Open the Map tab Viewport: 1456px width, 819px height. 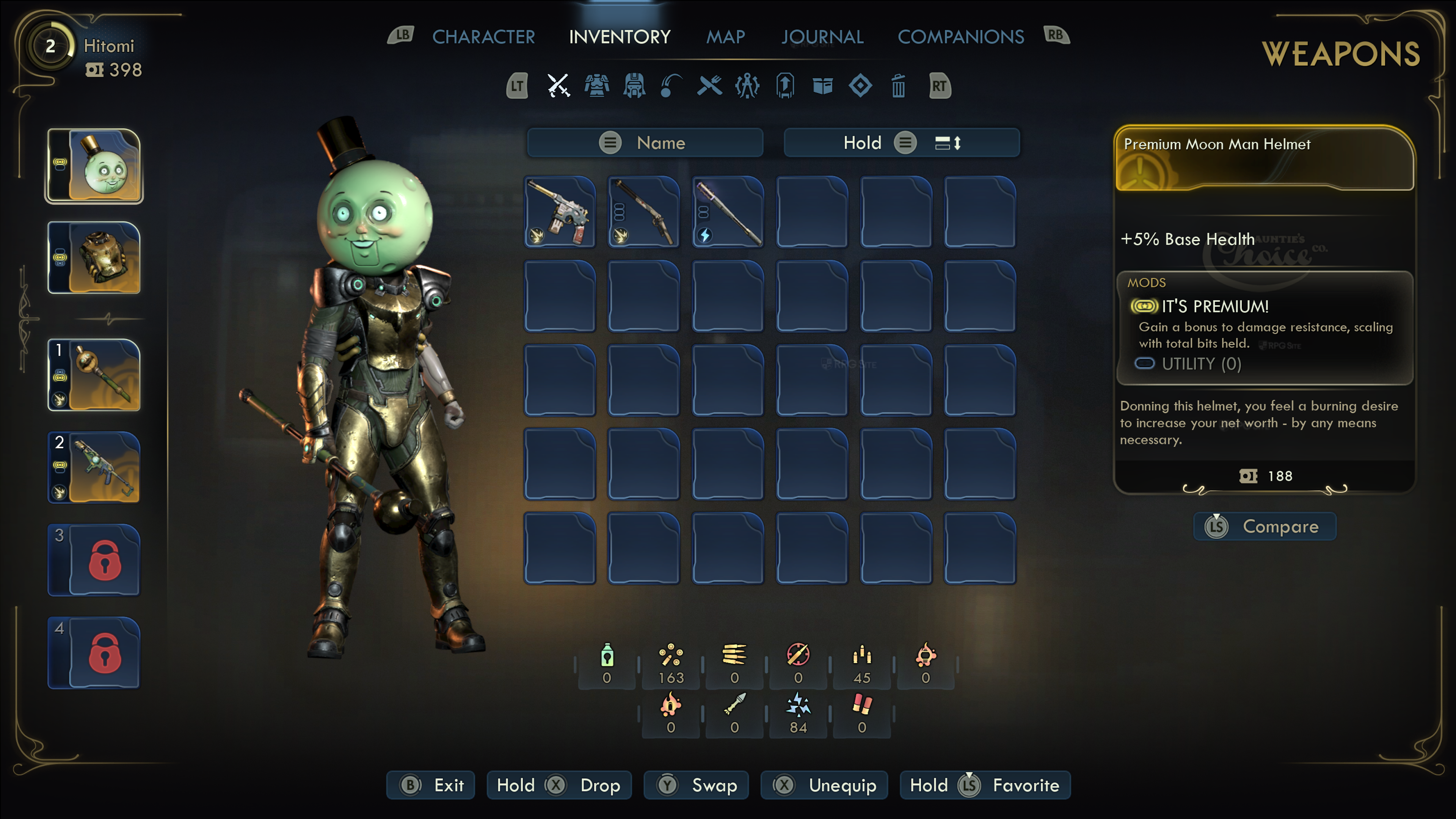(x=725, y=37)
